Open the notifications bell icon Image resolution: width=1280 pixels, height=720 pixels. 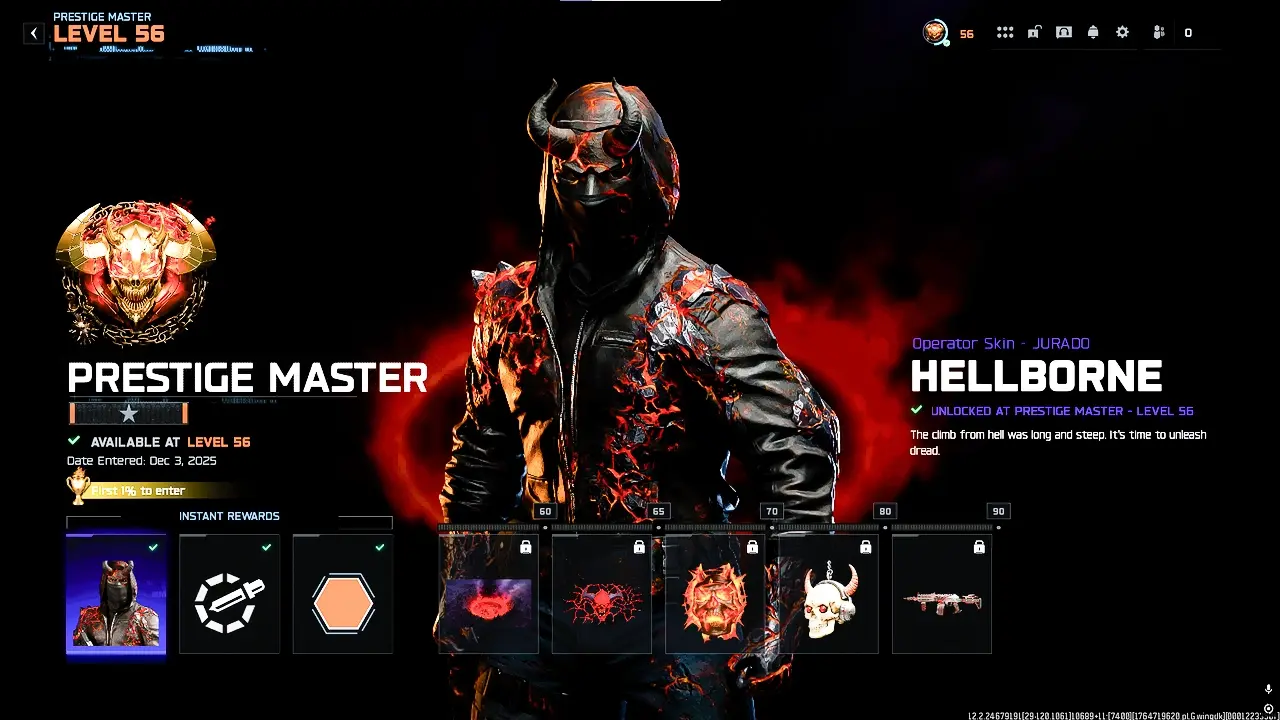tap(1091, 32)
